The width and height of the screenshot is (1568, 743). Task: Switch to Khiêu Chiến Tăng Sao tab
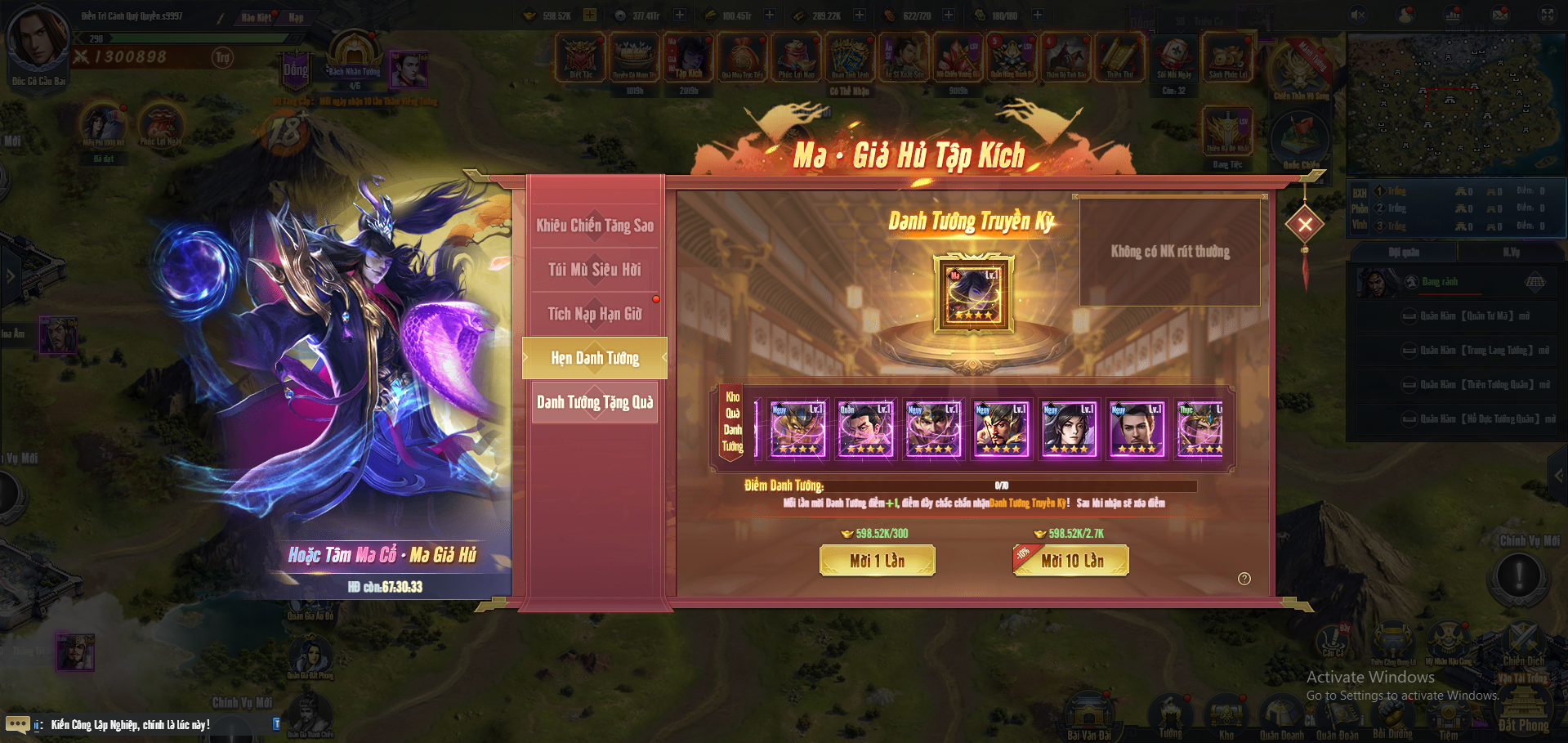595,226
